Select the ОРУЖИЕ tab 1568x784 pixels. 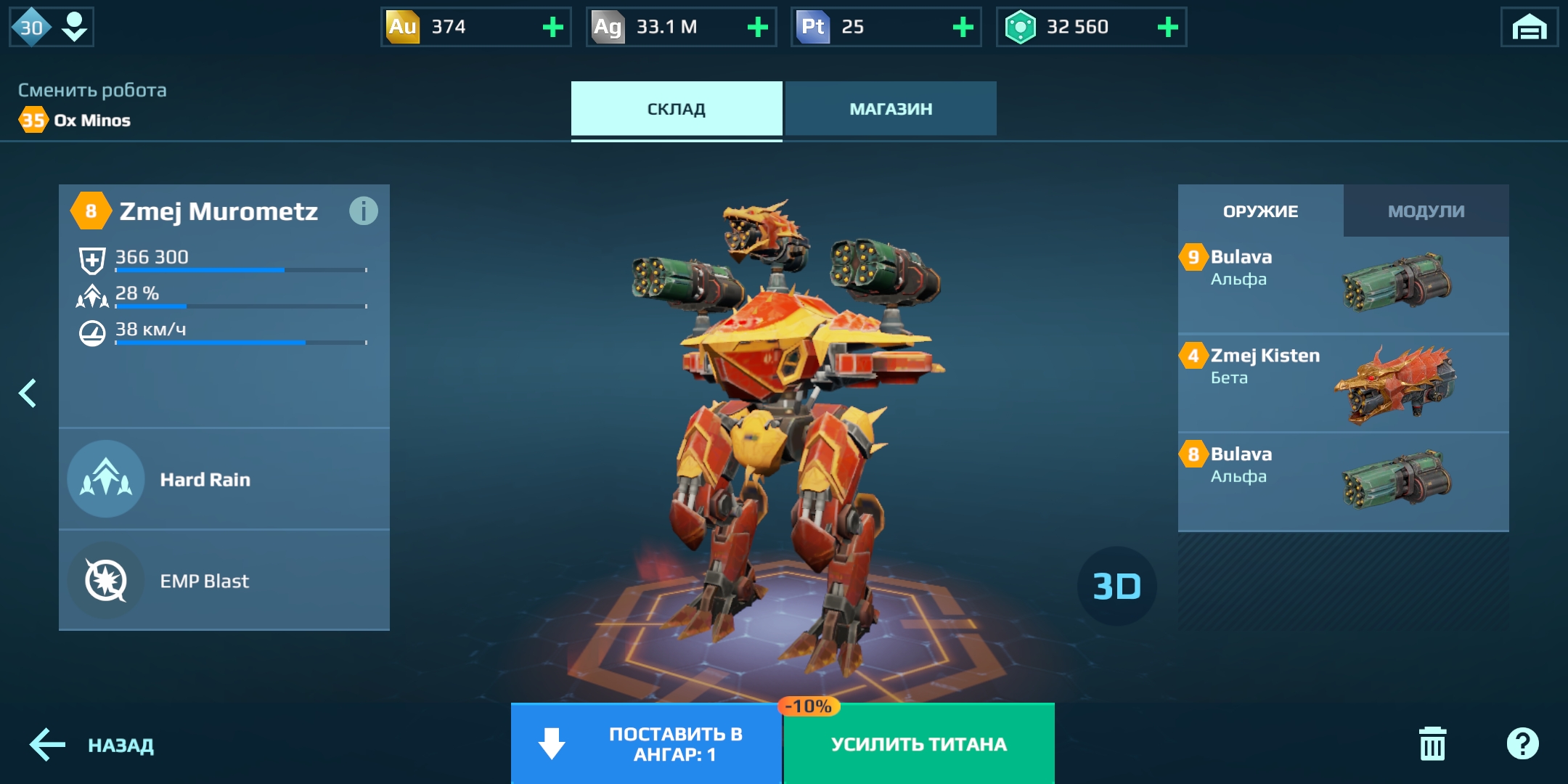pyautogui.click(x=1260, y=211)
